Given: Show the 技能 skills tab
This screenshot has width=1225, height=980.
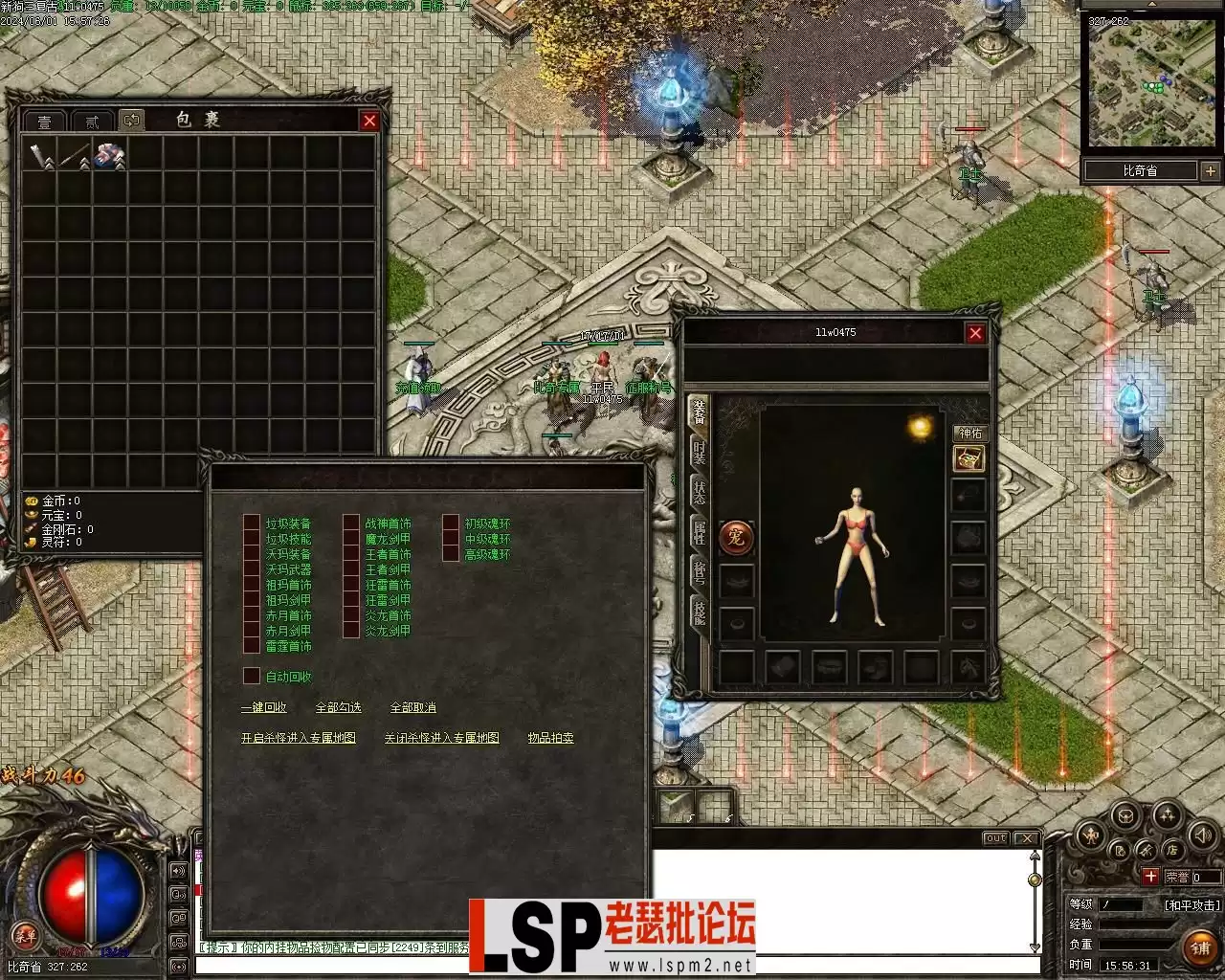Looking at the screenshot, I should [700, 611].
